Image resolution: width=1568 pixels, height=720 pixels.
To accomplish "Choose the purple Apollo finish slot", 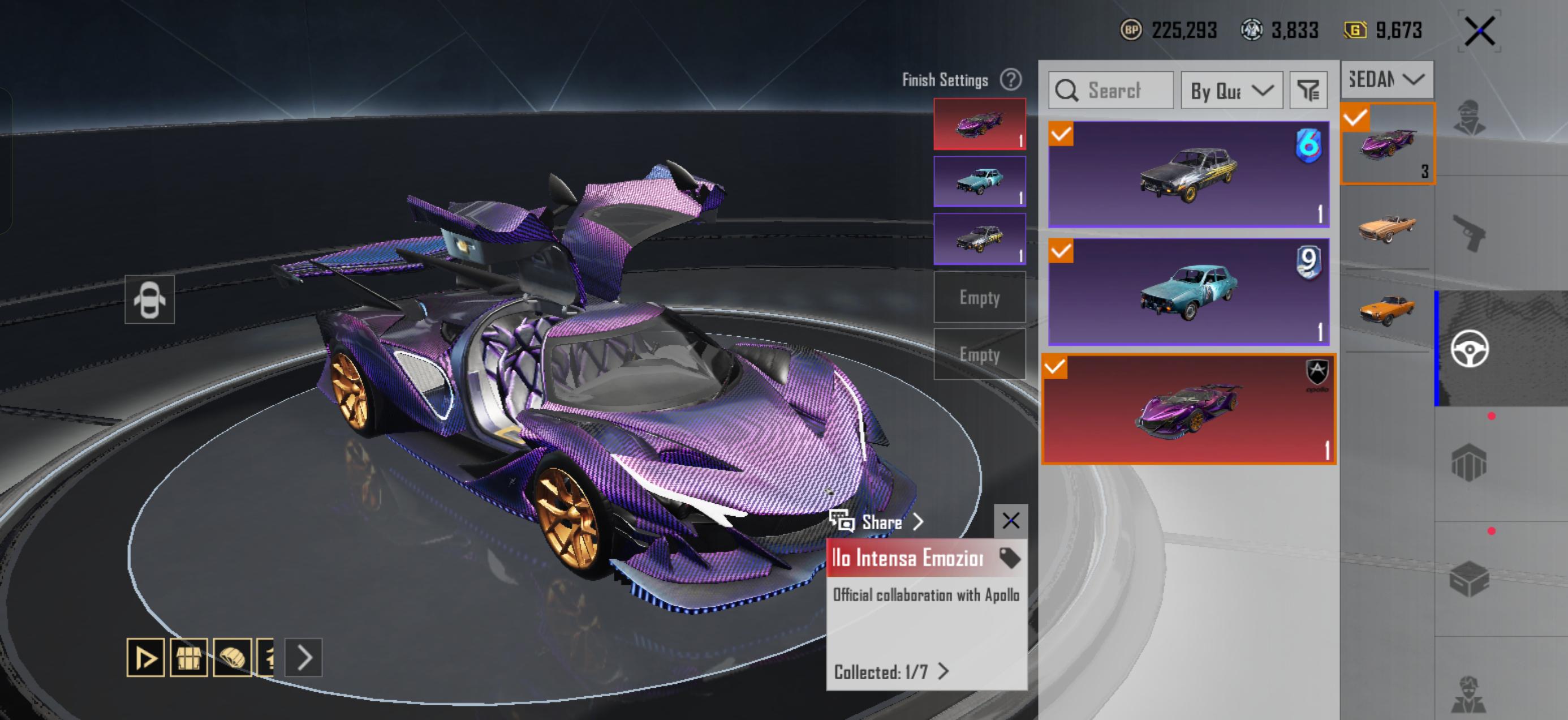I will 979,125.
